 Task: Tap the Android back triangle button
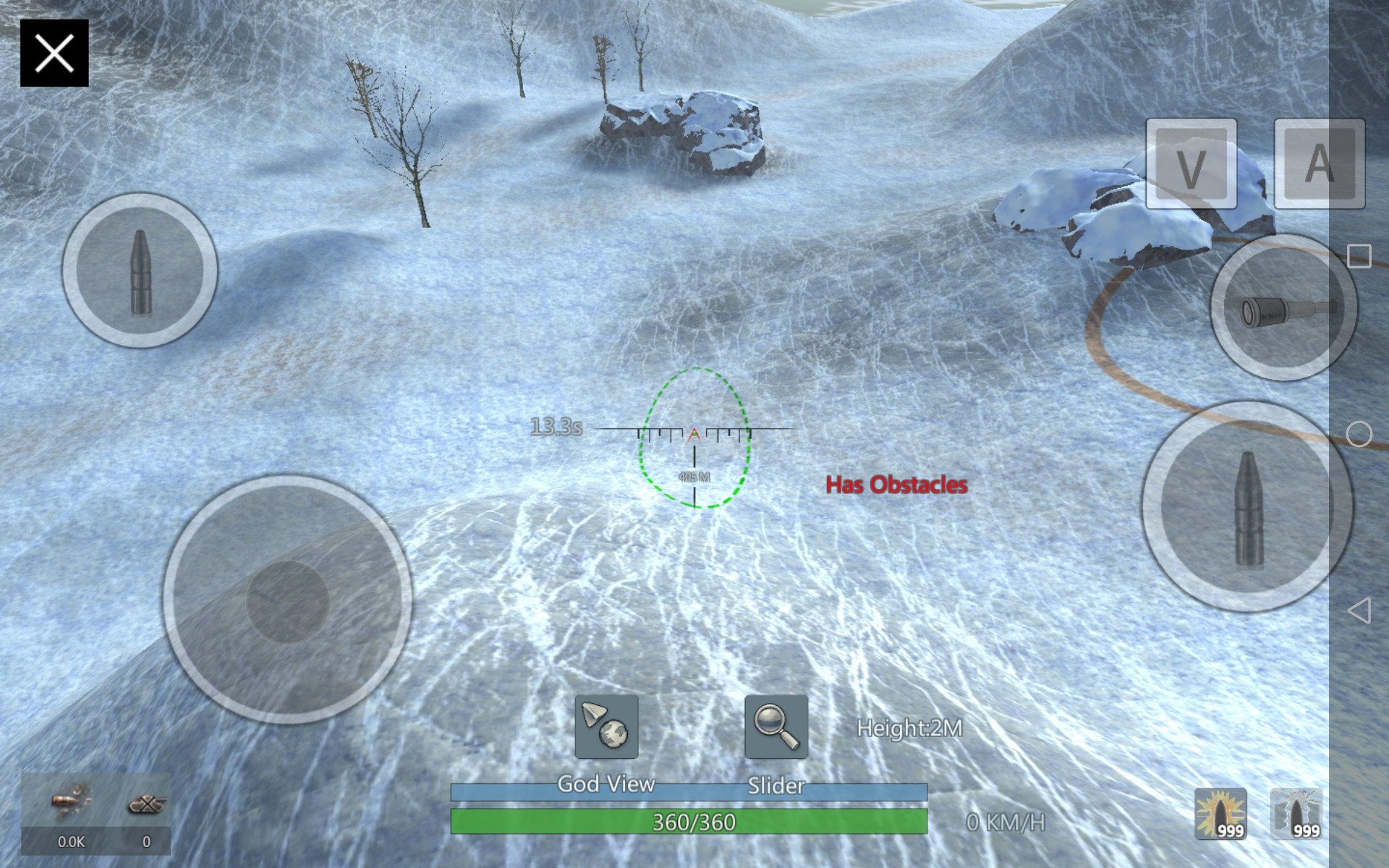1359,610
